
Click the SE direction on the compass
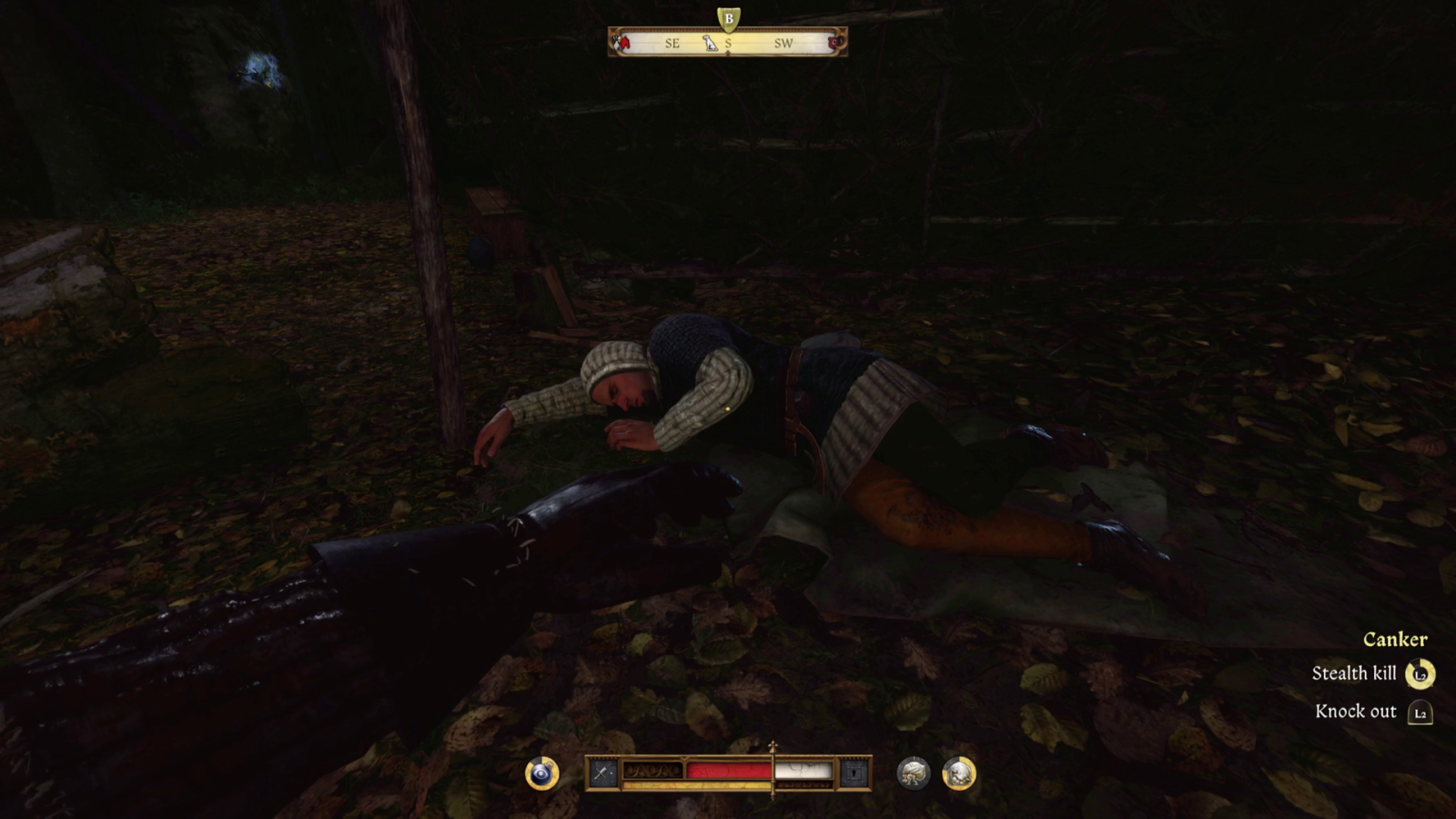coord(671,44)
